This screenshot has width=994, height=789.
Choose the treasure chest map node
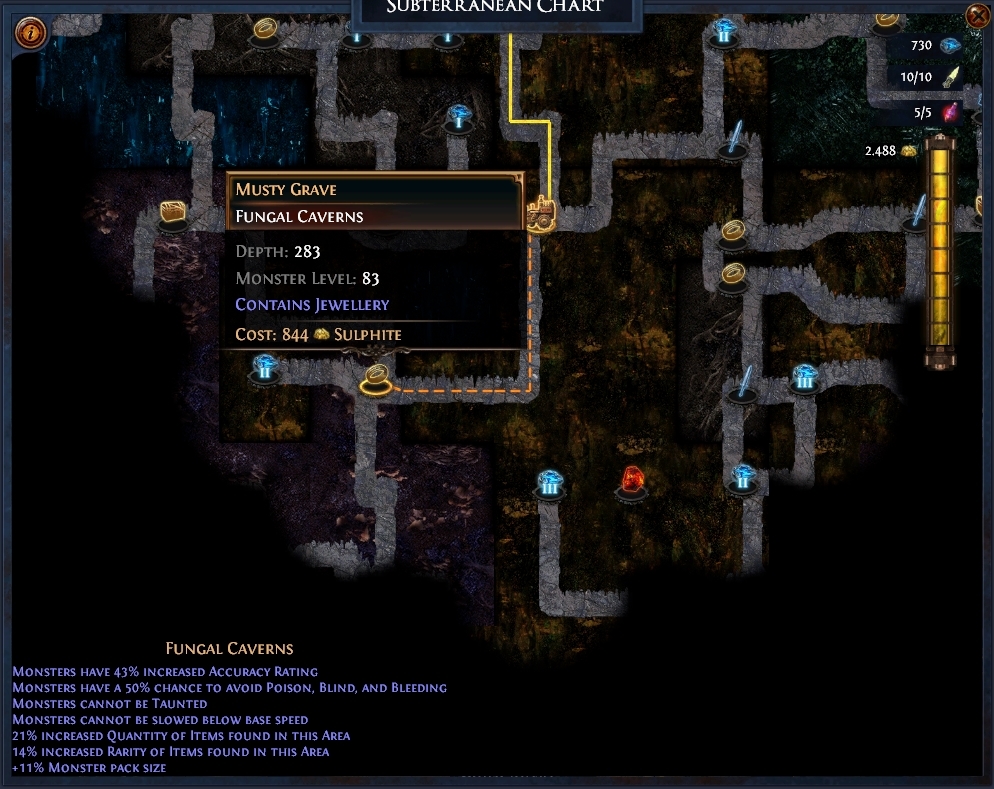(x=174, y=213)
